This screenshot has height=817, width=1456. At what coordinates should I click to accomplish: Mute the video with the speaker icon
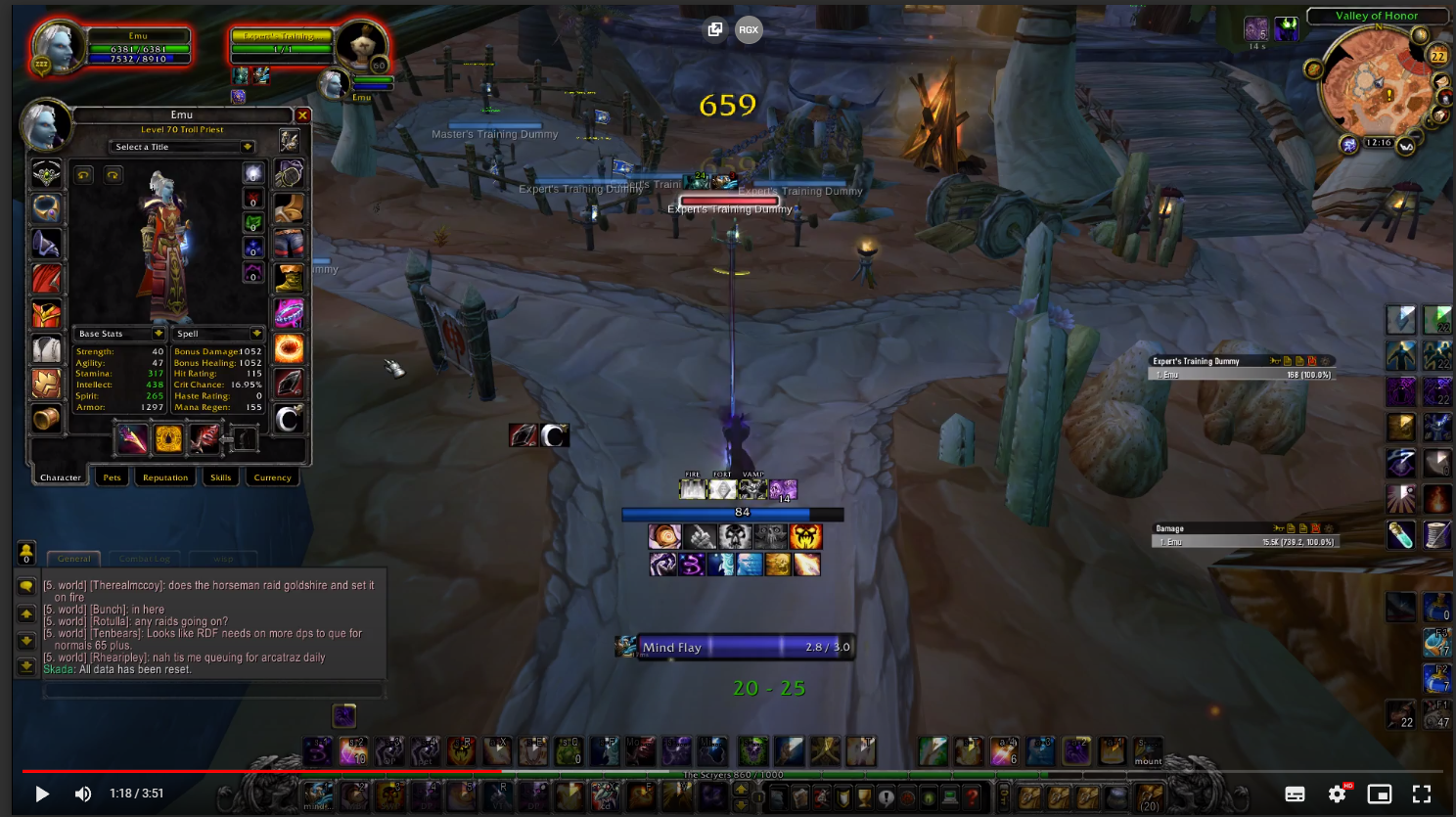(x=82, y=794)
